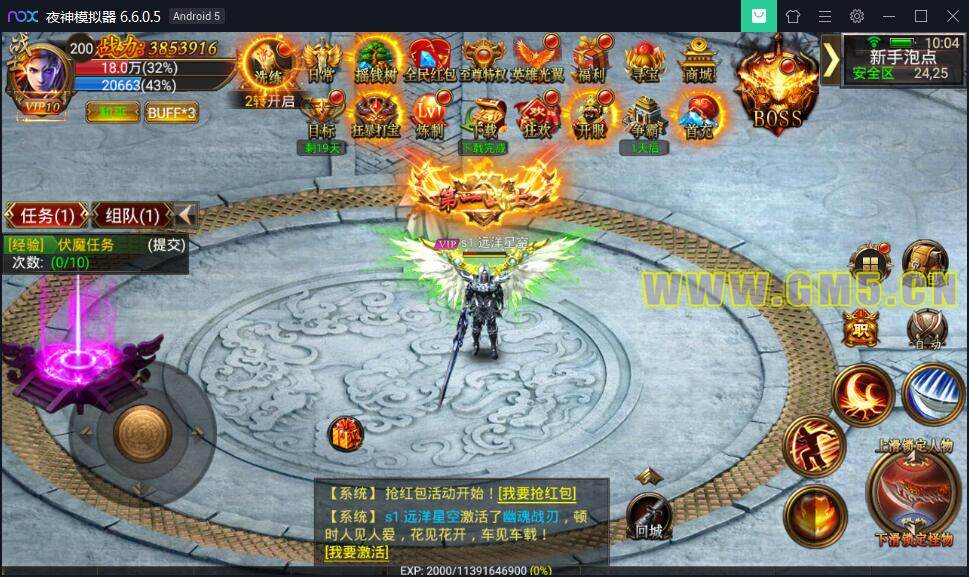The image size is (969, 577).
Task: Open the 摇钱树 money tree icon
Action: coord(376,59)
